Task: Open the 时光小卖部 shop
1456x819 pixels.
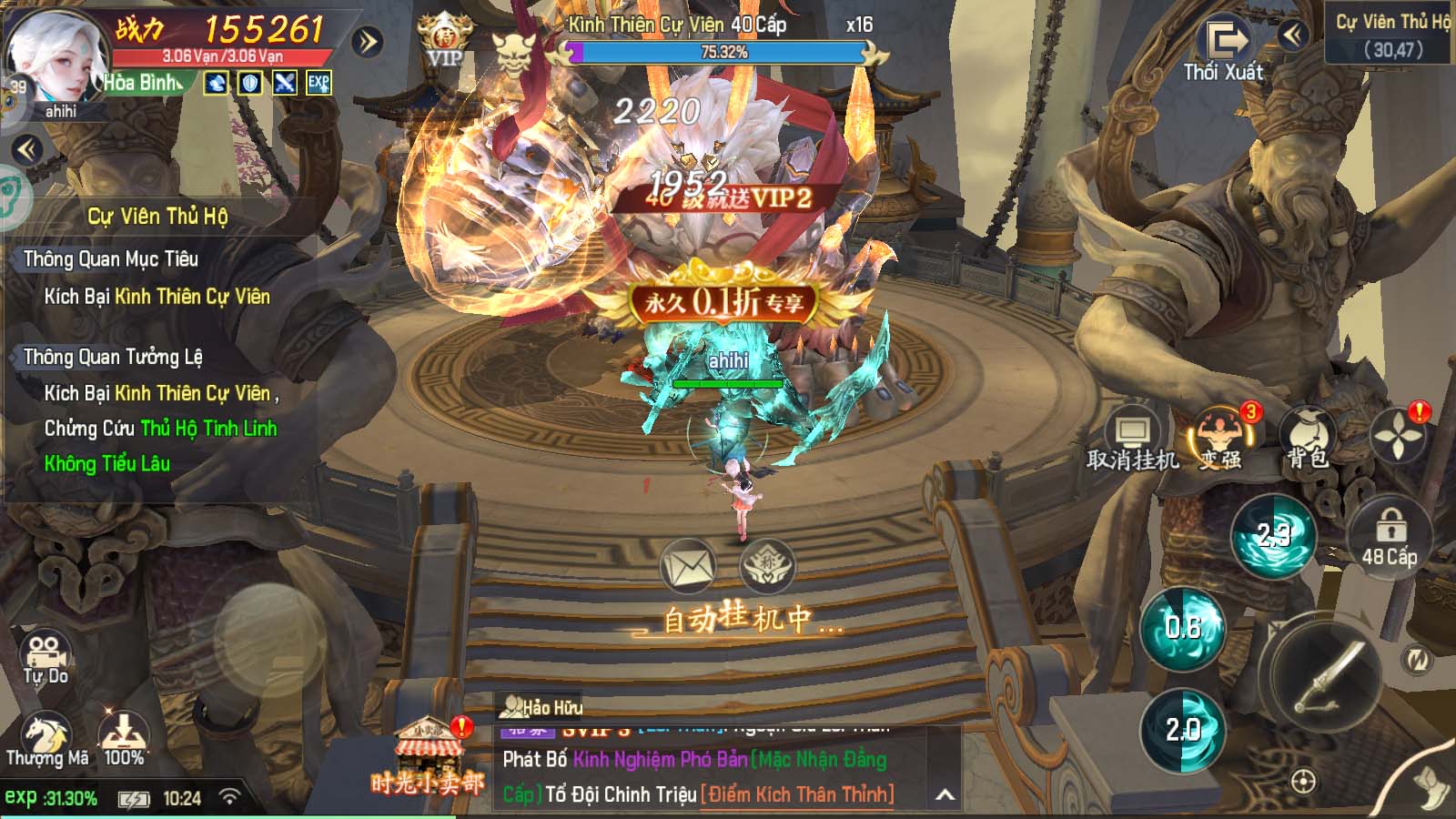Action: pyautogui.click(x=428, y=758)
